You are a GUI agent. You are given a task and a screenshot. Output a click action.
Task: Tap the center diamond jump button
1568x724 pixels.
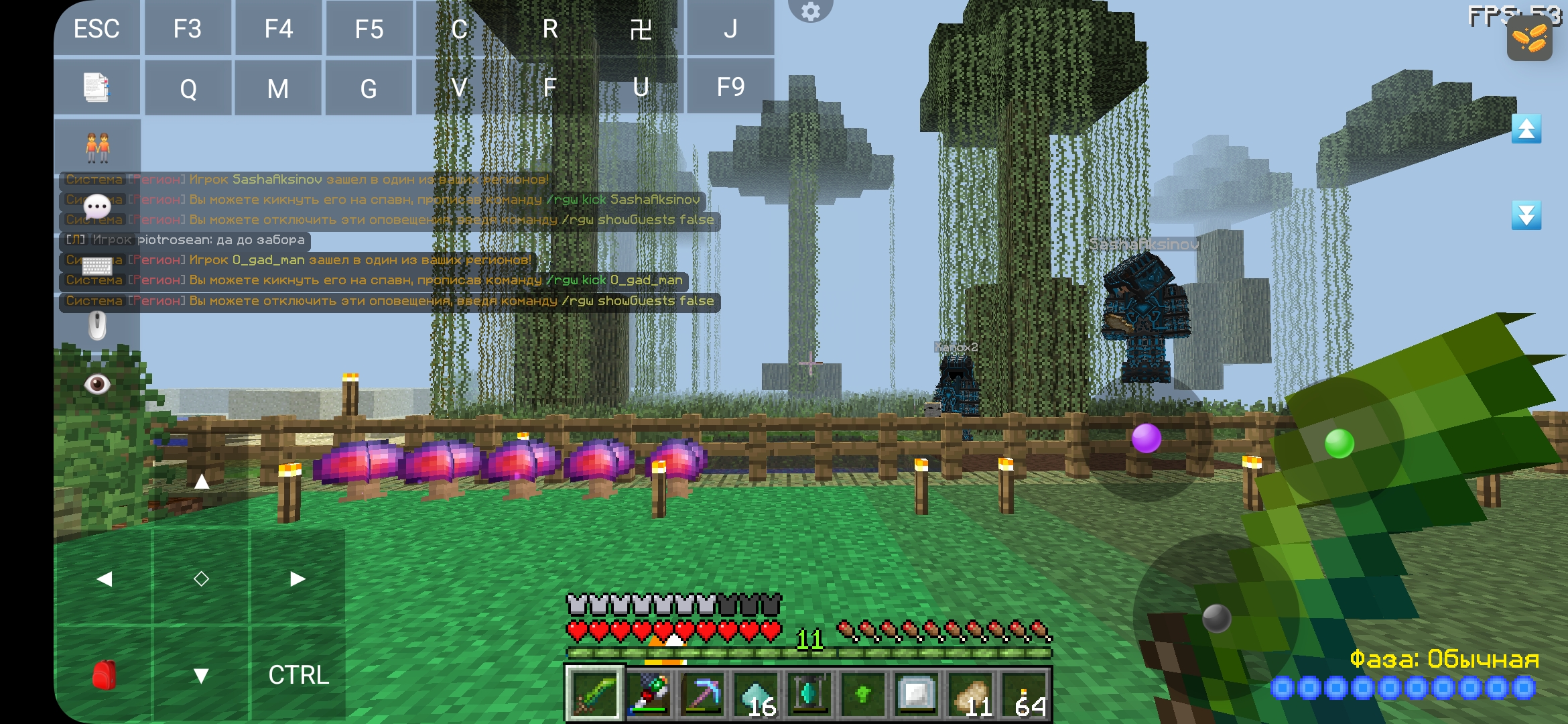click(x=201, y=579)
